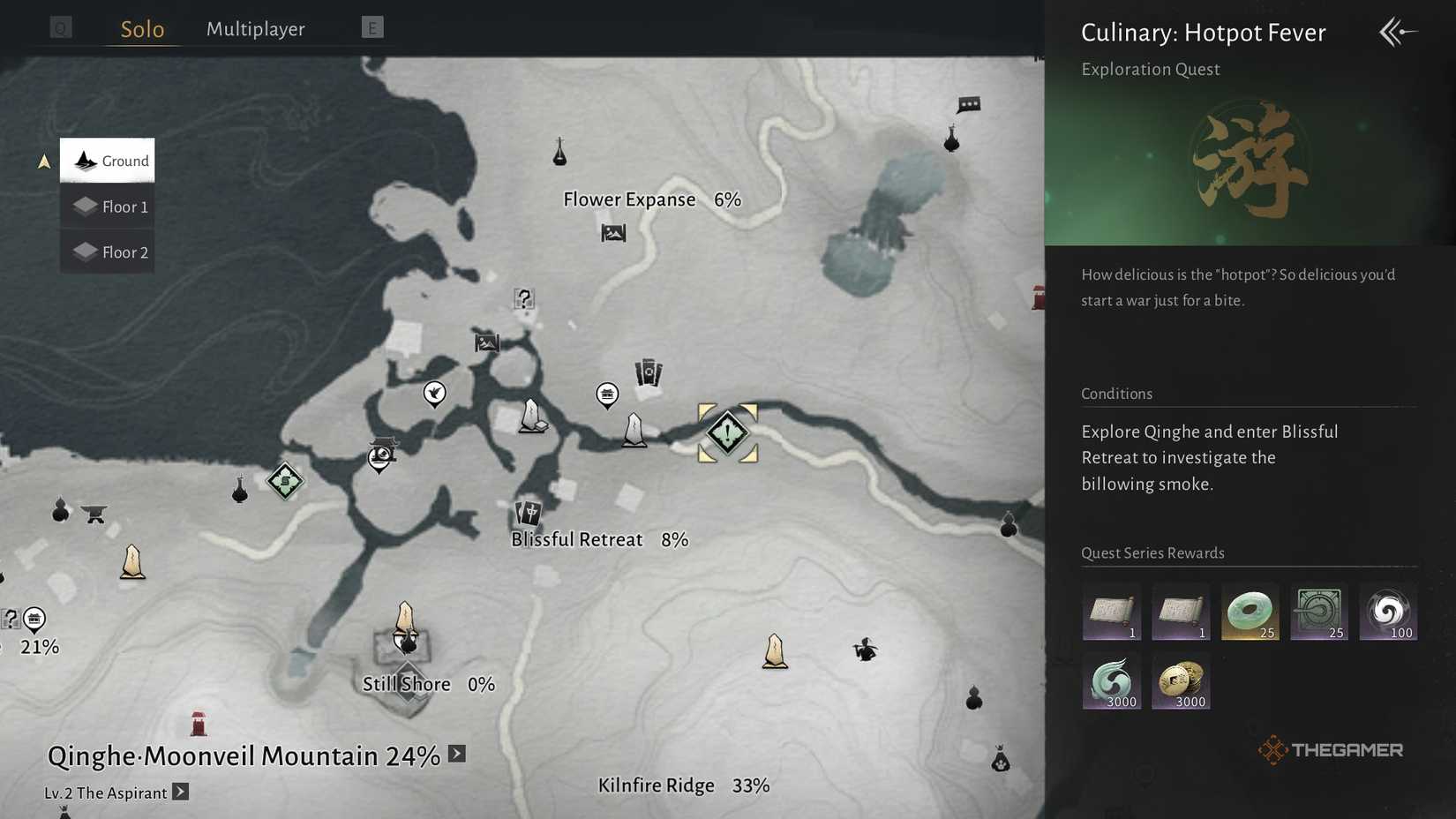The width and height of the screenshot is (1456, 819).
Task: Click the bird marker near the river
Action: [433, 394]
